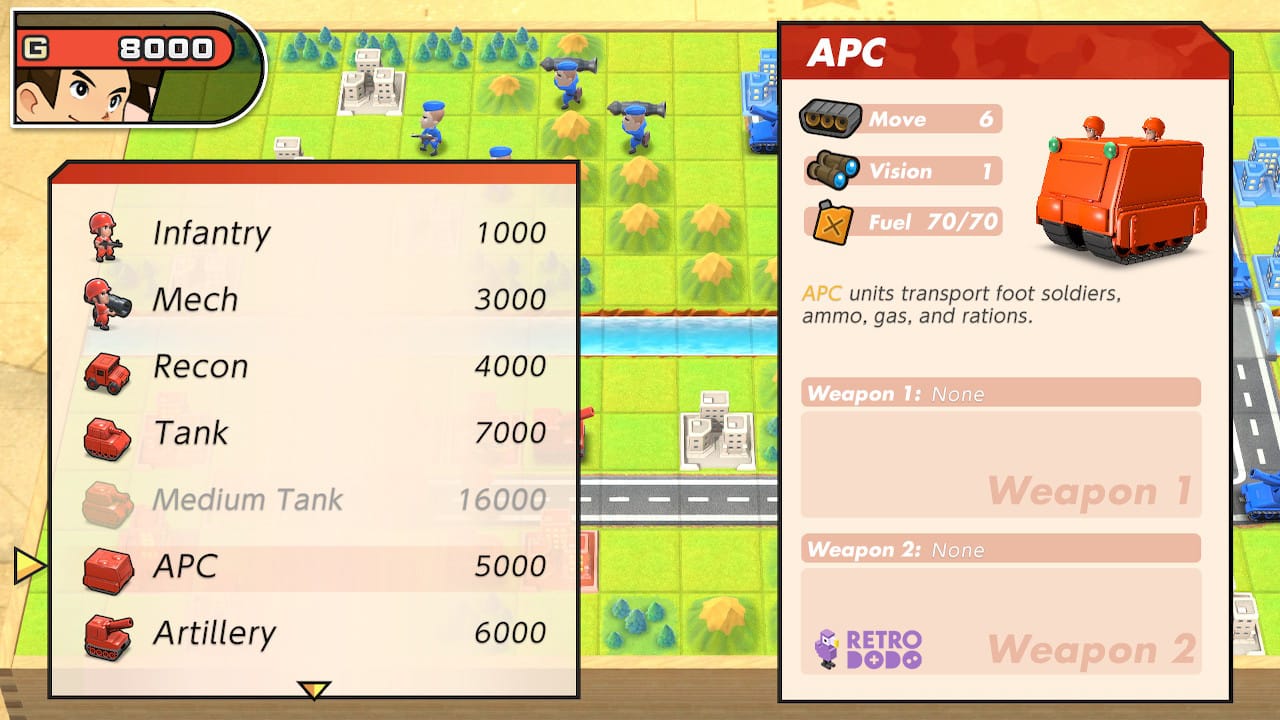The height and width of the screenshot is (720, 1280).
Task: Click the yellow cursor arrow beside APC
Action: (29, 563)
